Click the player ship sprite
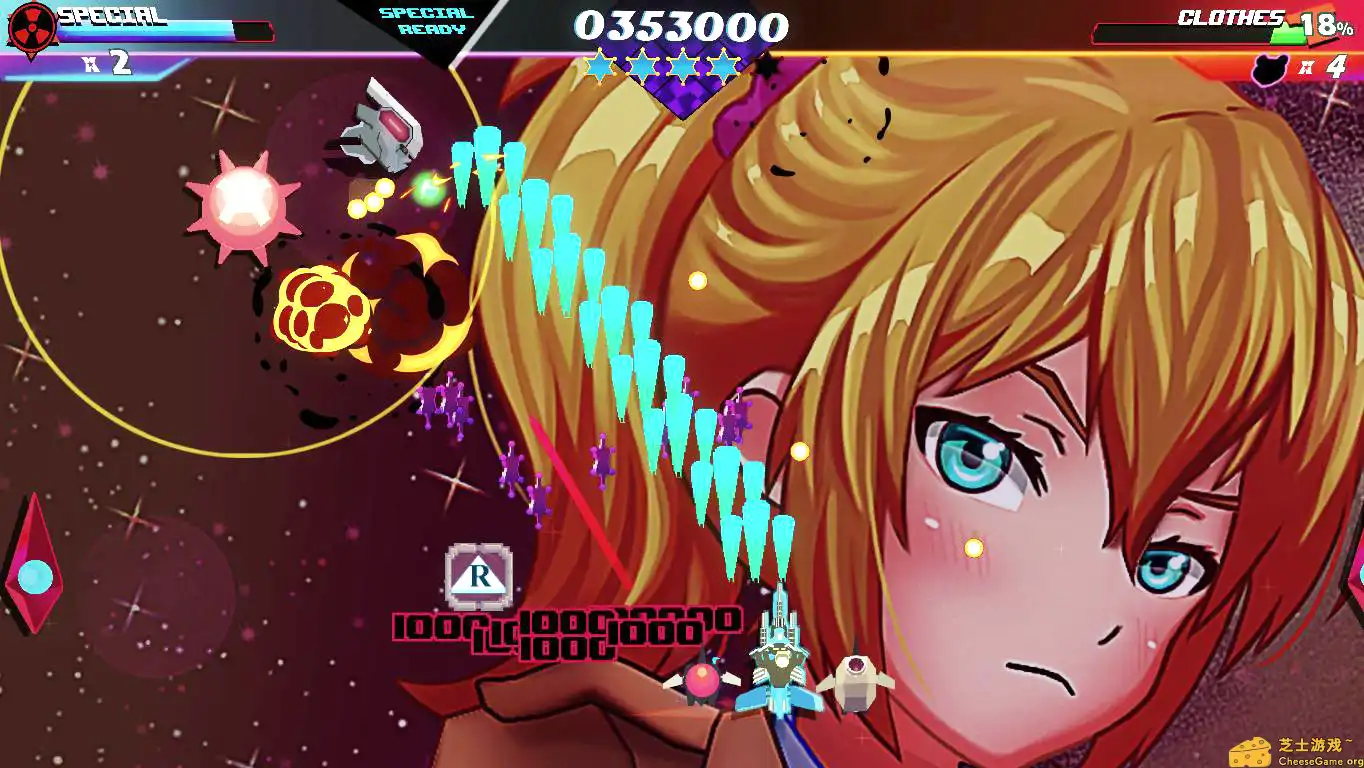The height and width of the screenshot is (768, 1364). coord(779,665)
